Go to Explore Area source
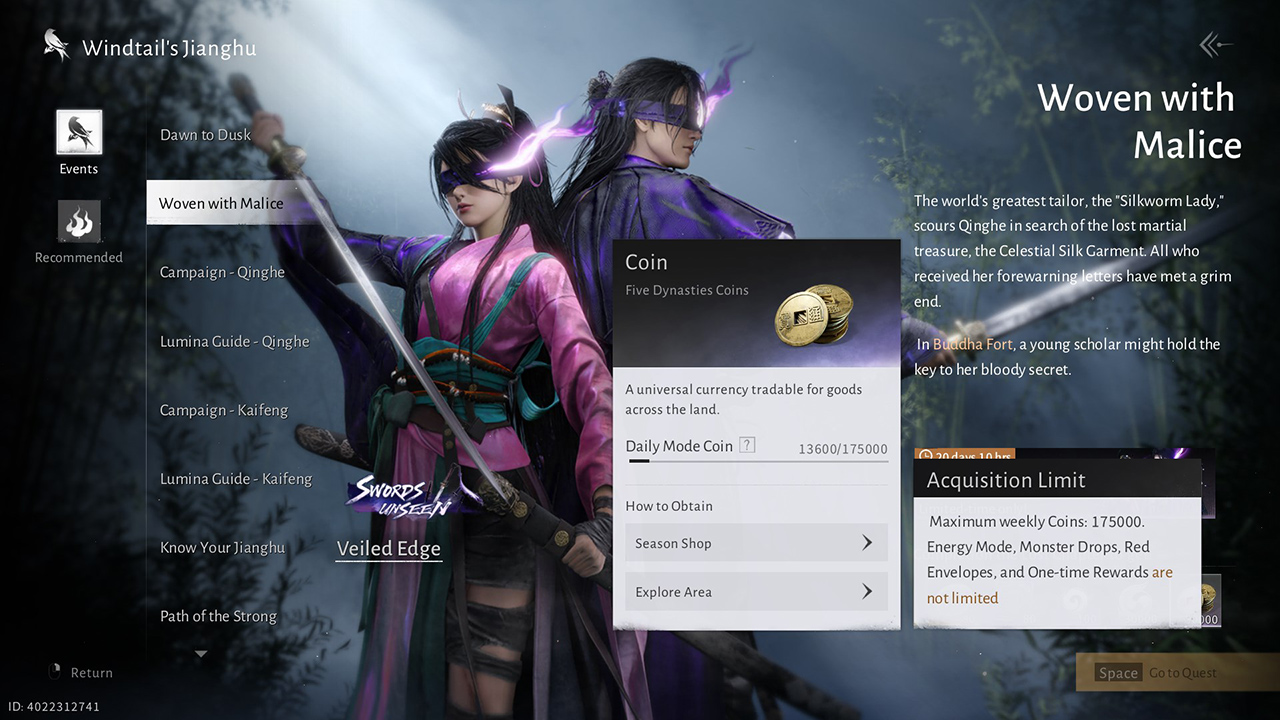This screenshot has height=720, width=1280. [756, 592]
